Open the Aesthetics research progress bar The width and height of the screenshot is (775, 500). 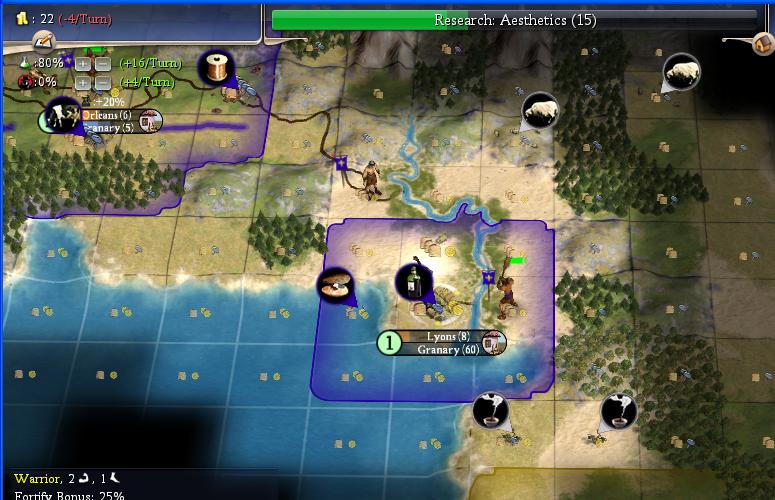514,19
